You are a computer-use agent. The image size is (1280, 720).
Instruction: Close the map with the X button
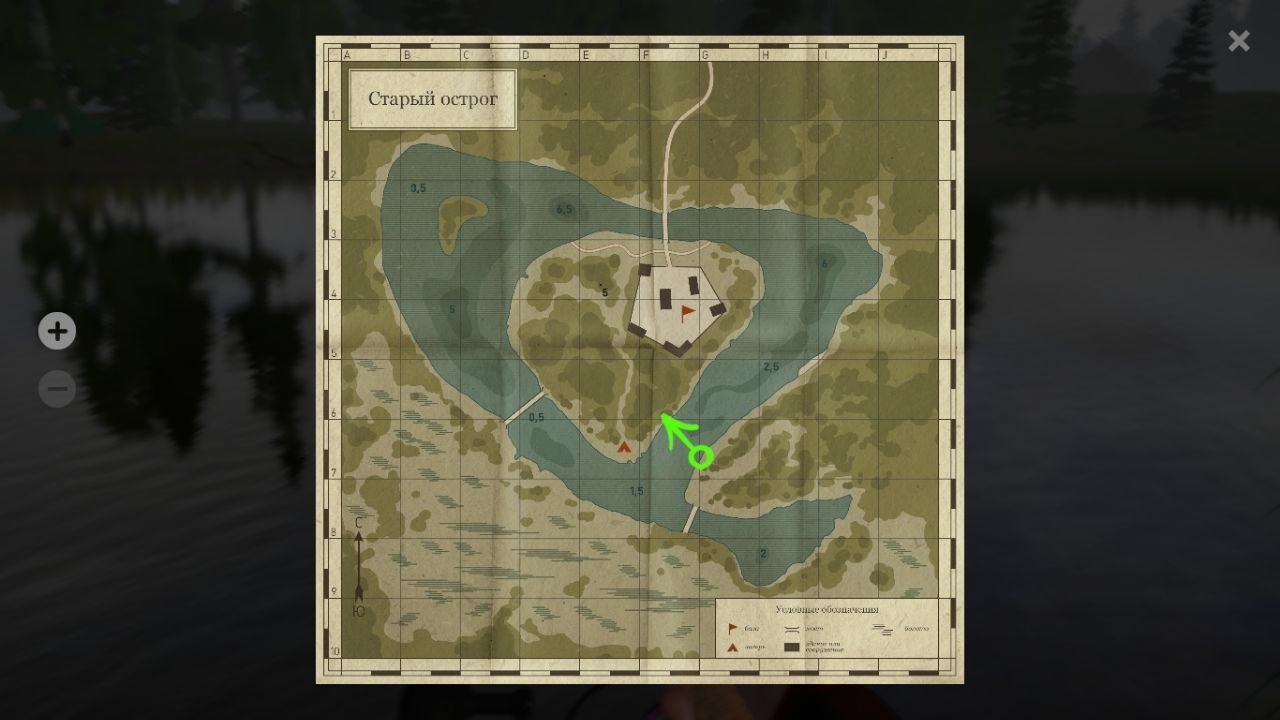pyautogui.click(x=1238, y=41)
